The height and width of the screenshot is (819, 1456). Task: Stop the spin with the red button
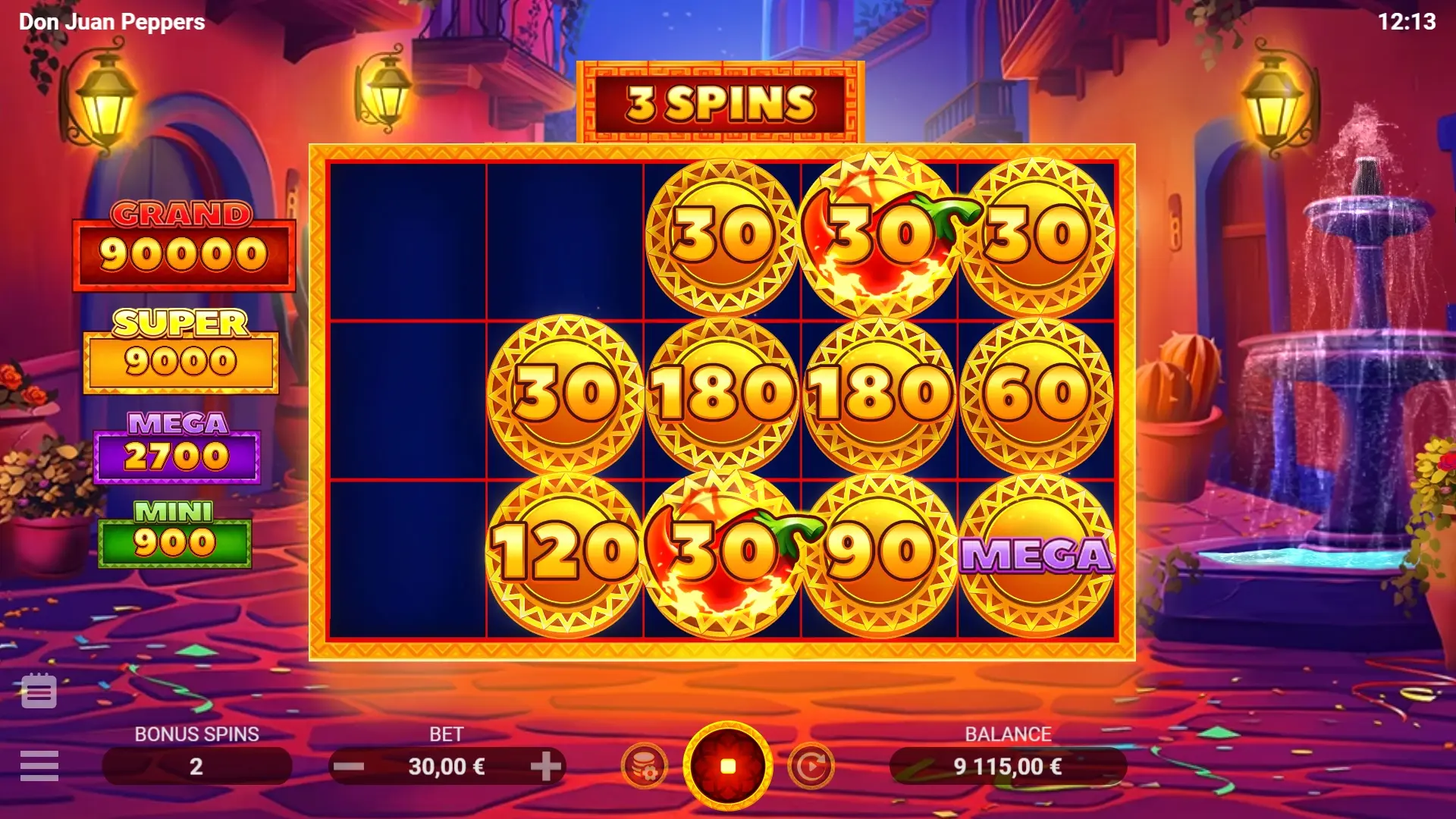tap(728, 766)
